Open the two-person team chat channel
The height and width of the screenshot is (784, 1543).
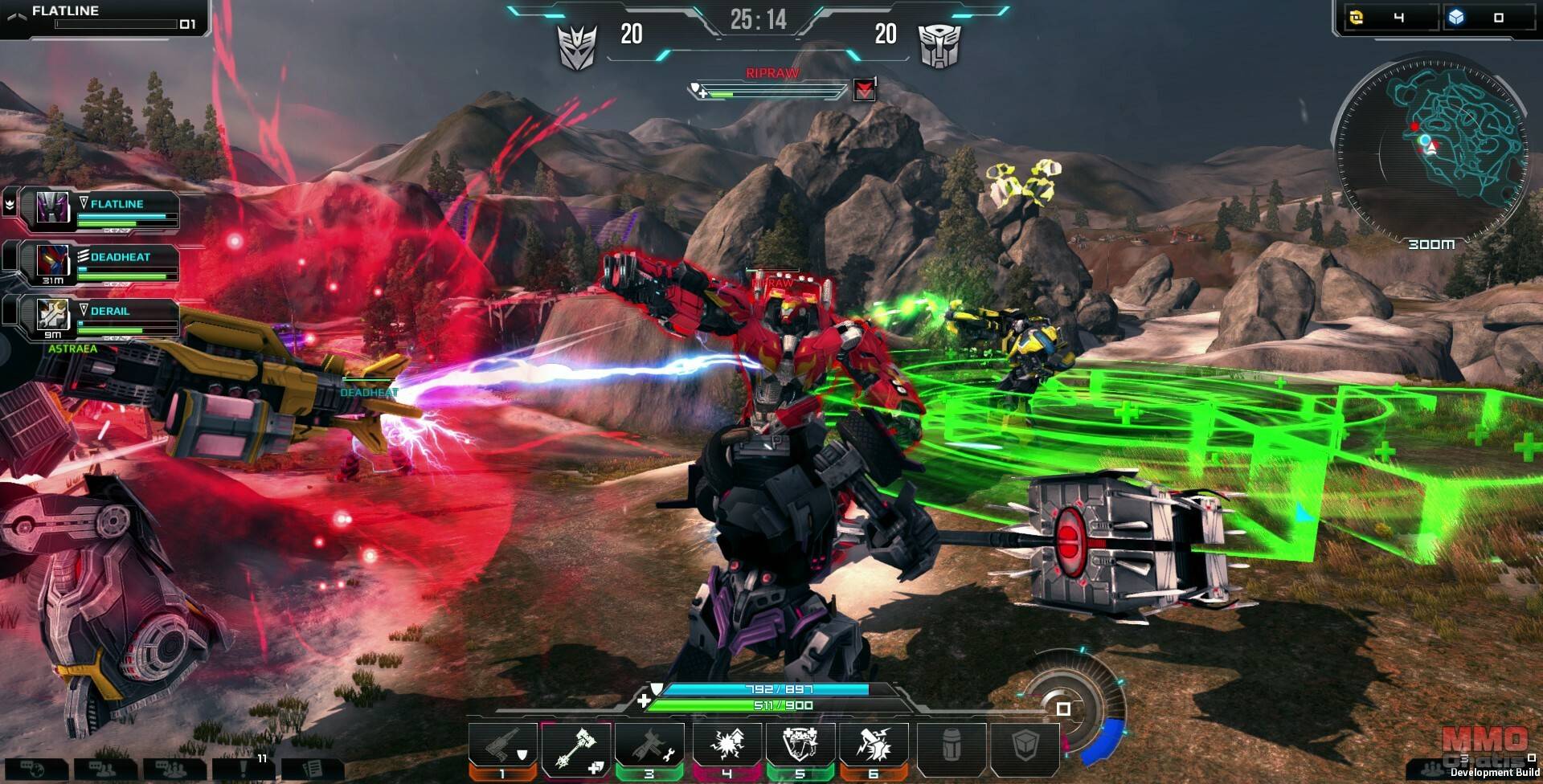point(104,769)
